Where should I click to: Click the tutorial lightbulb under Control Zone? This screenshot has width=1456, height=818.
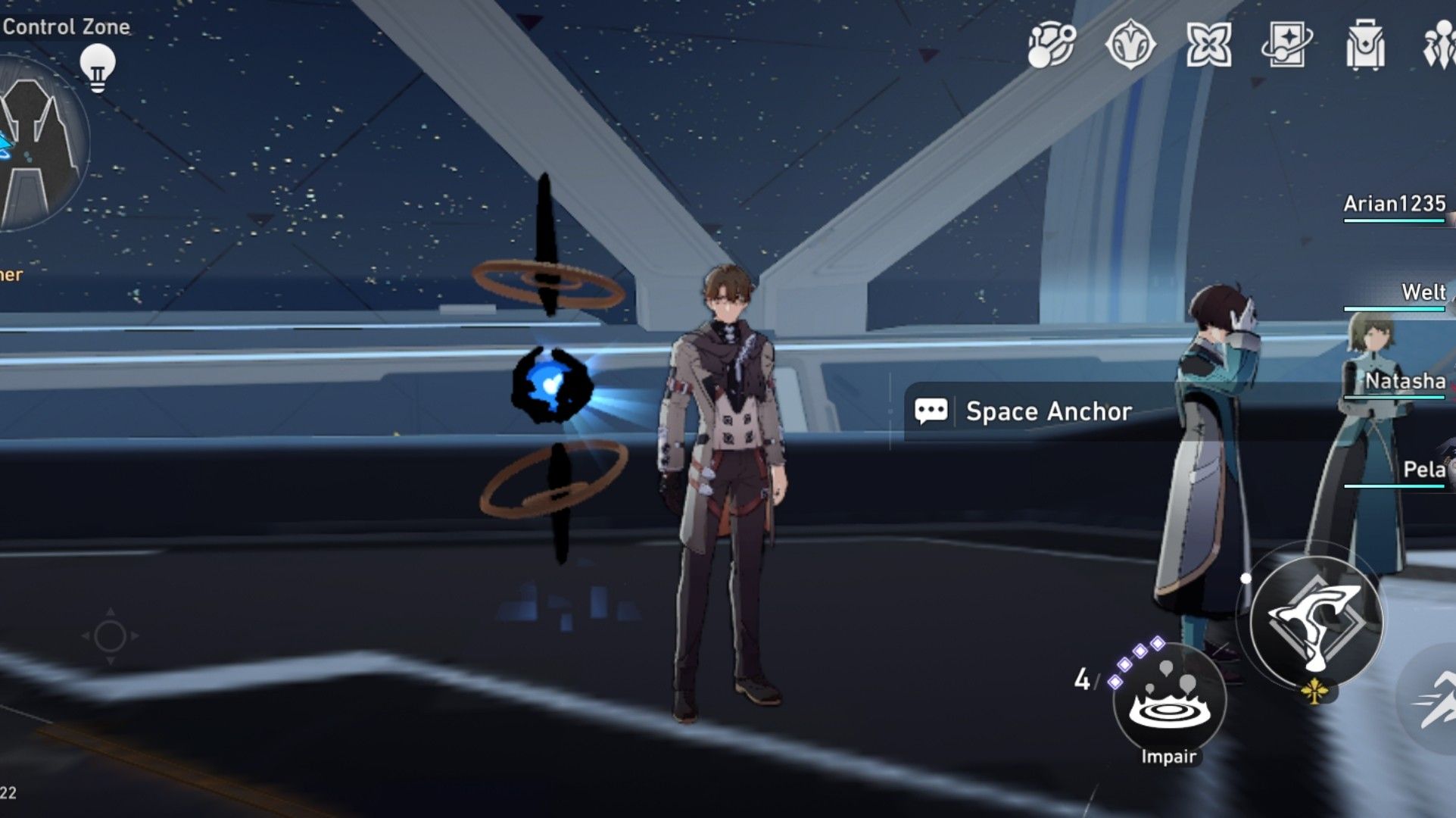coord(98,67)
